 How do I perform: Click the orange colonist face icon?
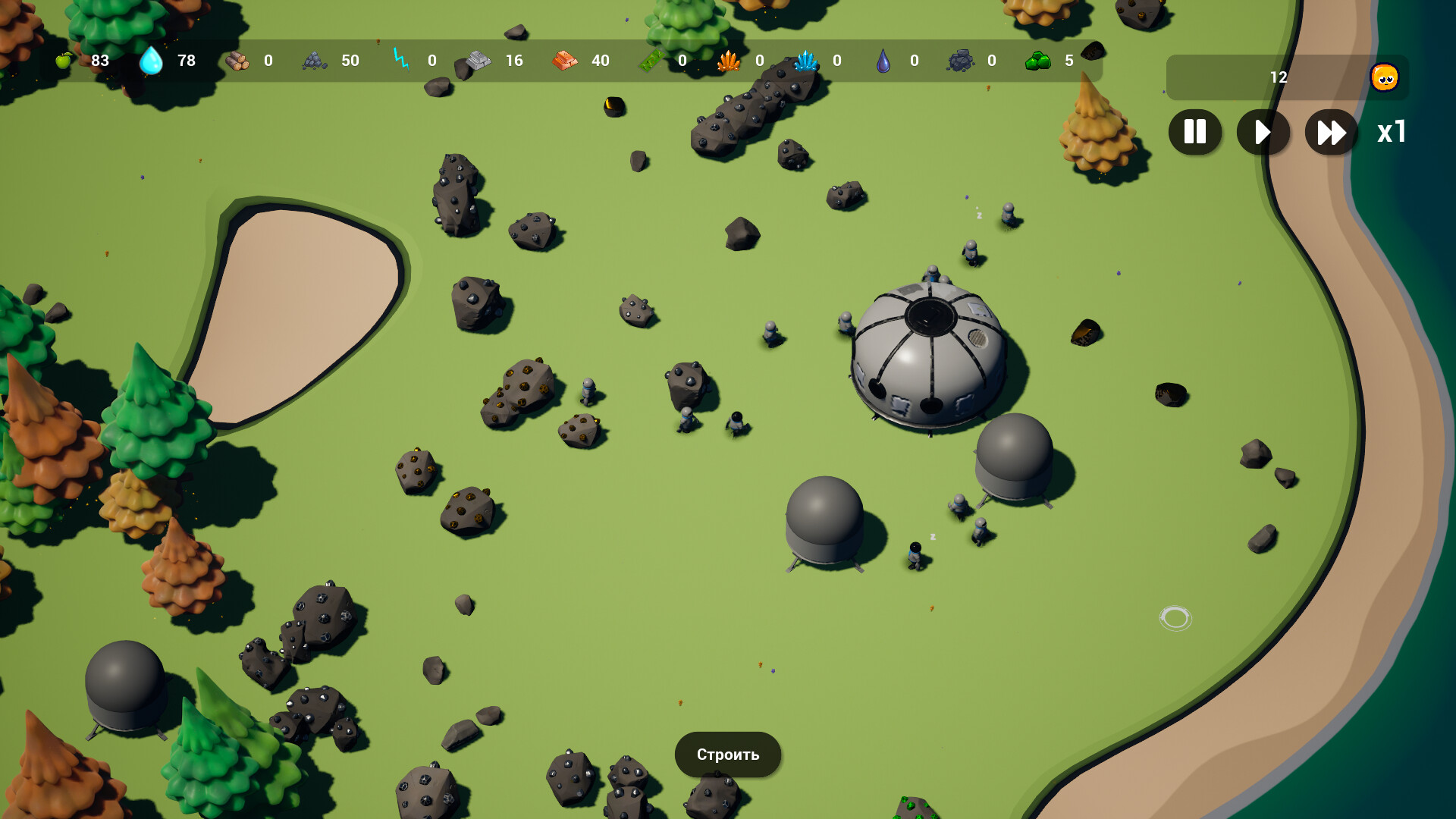click(1384, 77)
